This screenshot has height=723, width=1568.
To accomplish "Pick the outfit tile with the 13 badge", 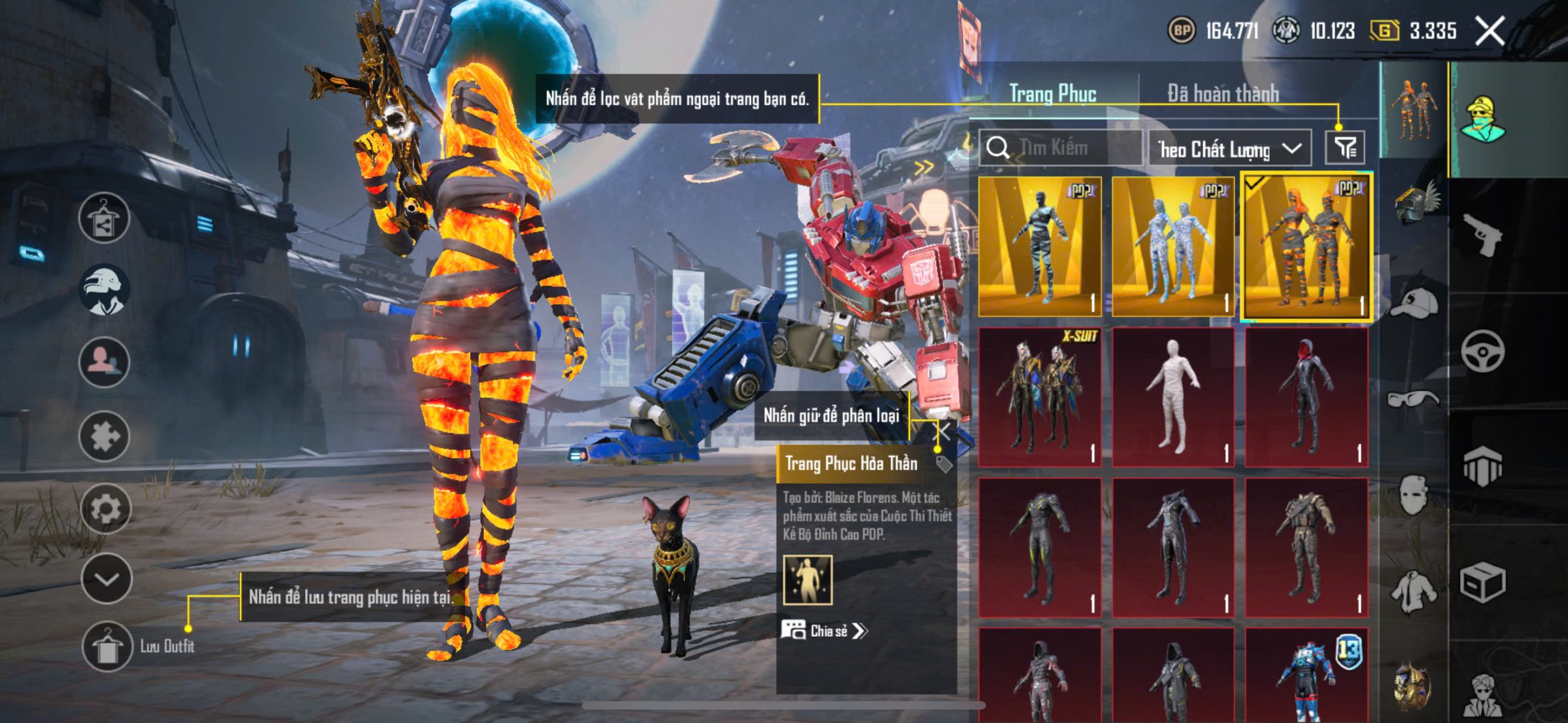I will pyautogui.click(x=1306, y=675).
